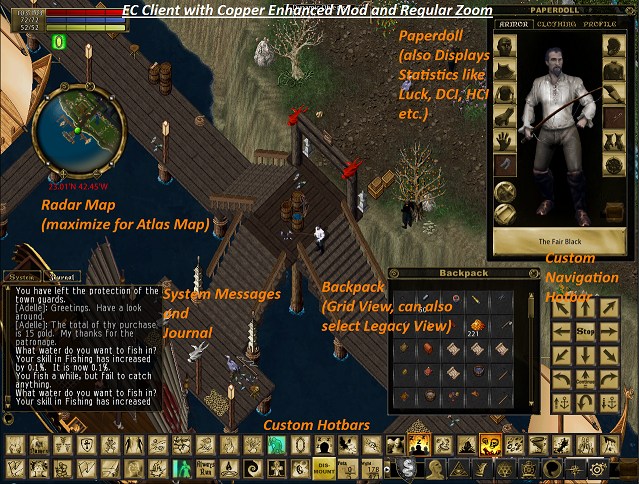The width and height of the screenshot is (639, 484).
Task: Switch to the System tab in the message window
Action: [21, 276]
